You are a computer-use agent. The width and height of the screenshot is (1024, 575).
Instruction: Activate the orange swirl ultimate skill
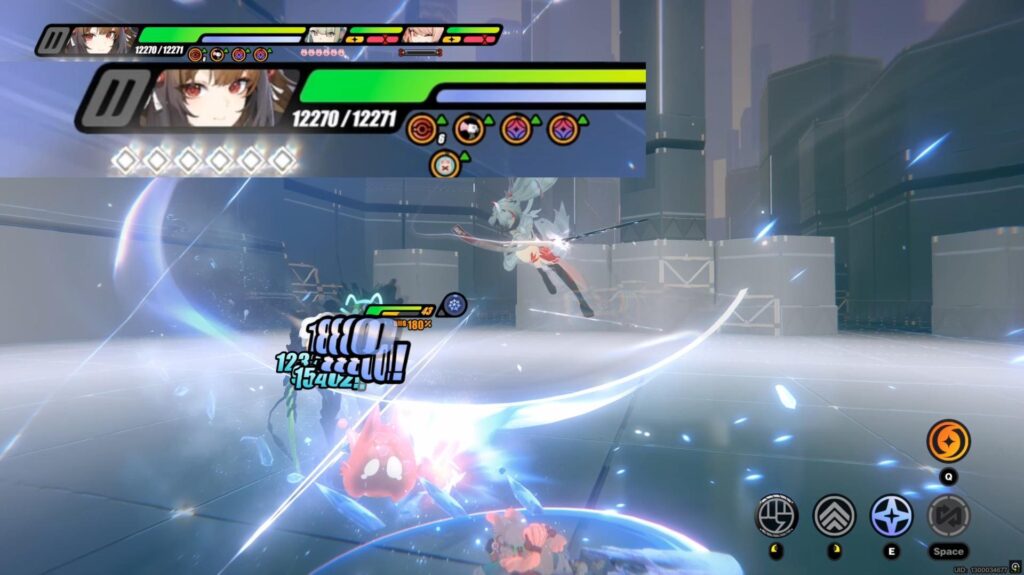tap(948, 441)
